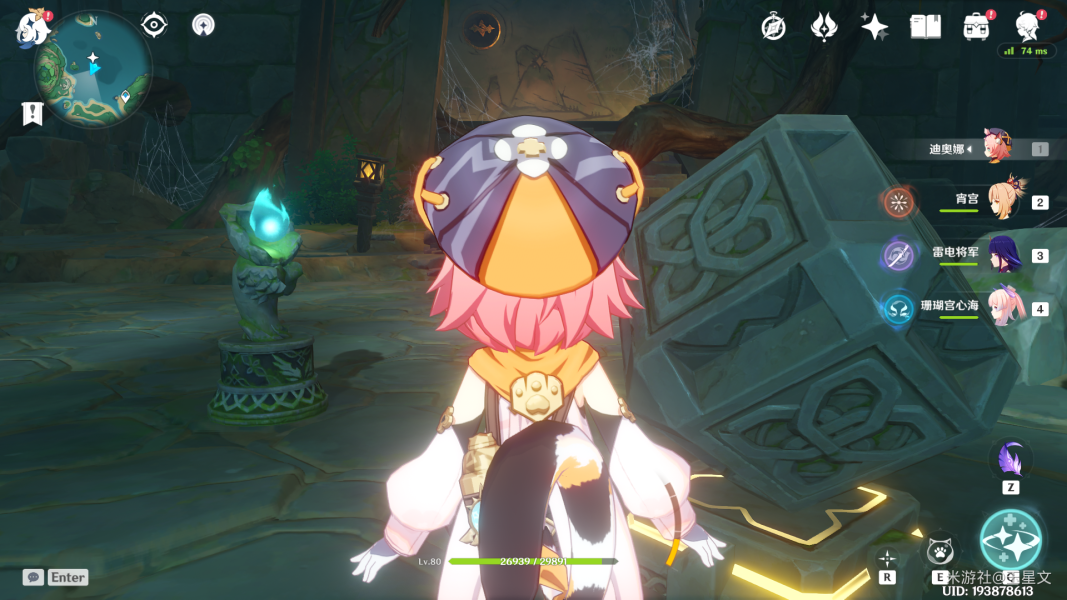Switch to party member 宵宫
The image size is (1067, 600).
click(1003, 200)
